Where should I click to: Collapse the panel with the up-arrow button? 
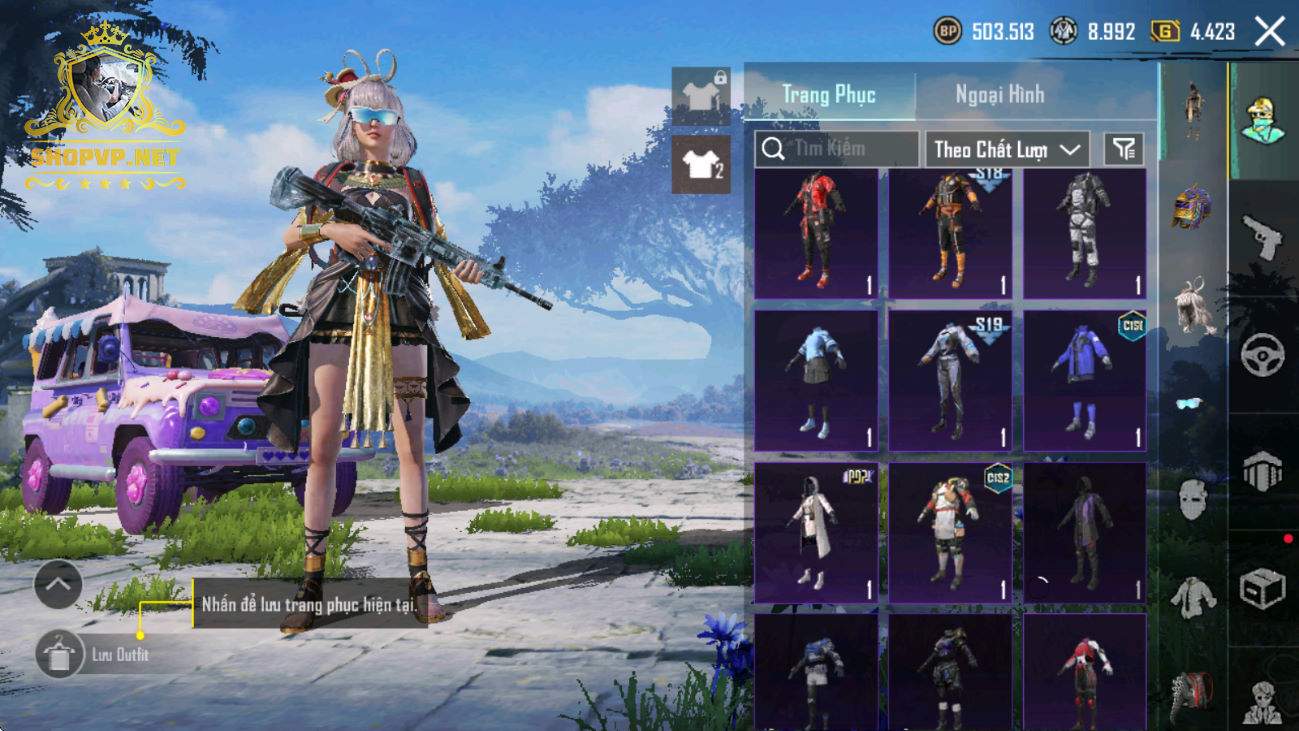58,585
